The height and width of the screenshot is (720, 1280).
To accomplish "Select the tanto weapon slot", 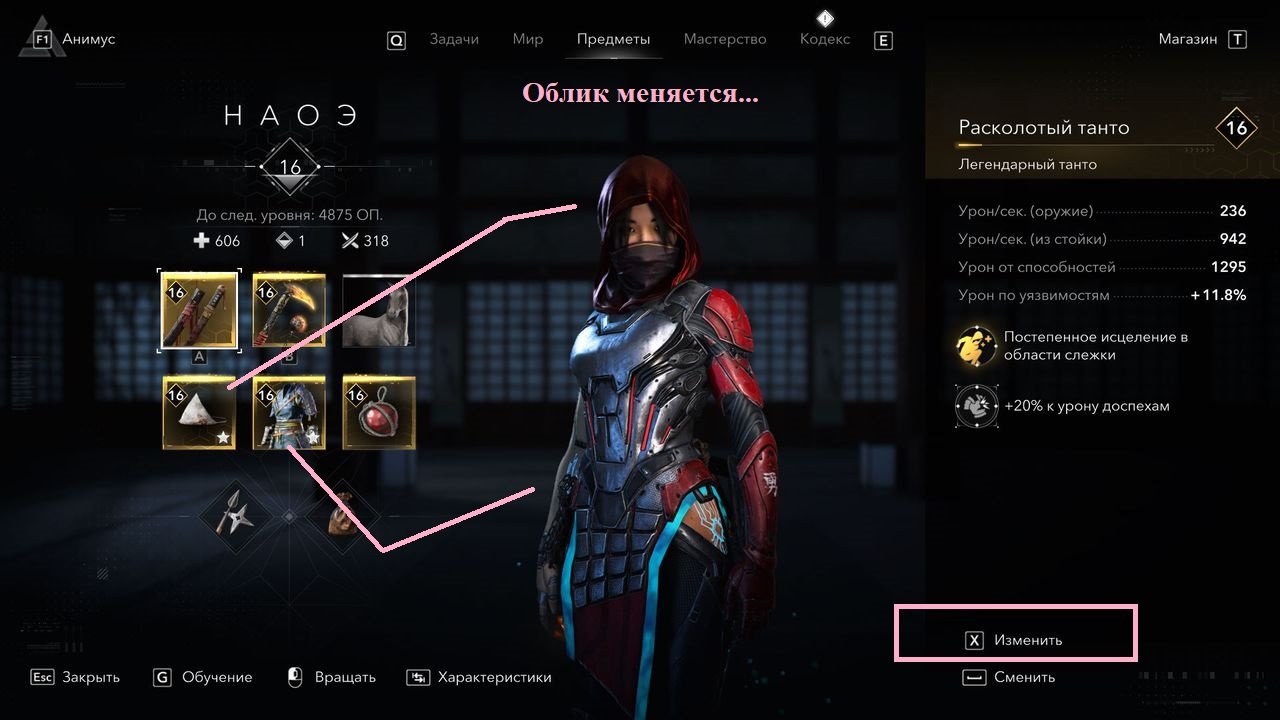I will 199,310.
